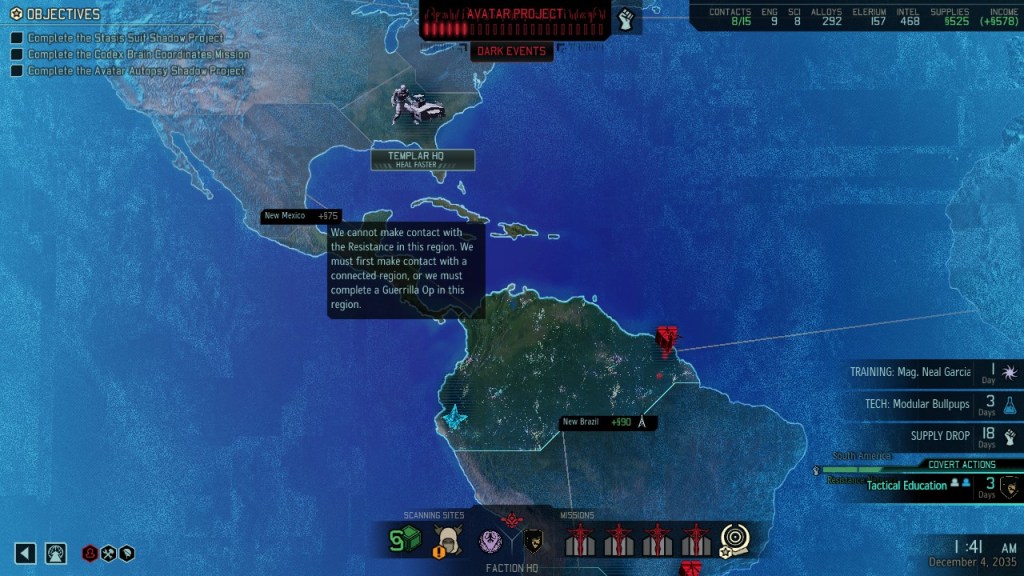Select the New Mexico region label
Screen dimensions: 1024x576
[301, 215]
